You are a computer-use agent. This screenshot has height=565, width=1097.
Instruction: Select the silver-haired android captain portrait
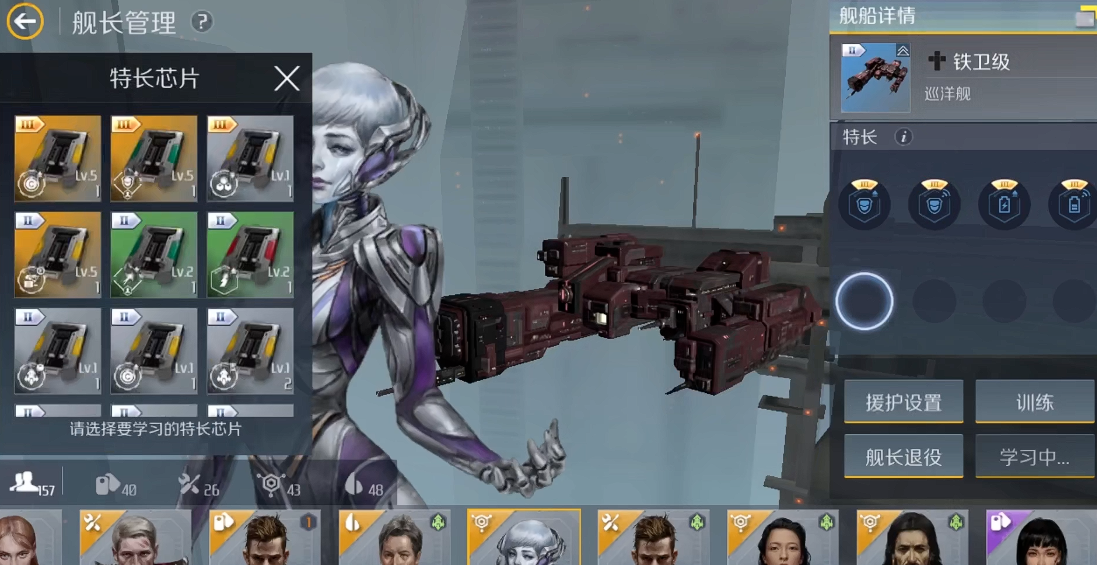(524, 538)
